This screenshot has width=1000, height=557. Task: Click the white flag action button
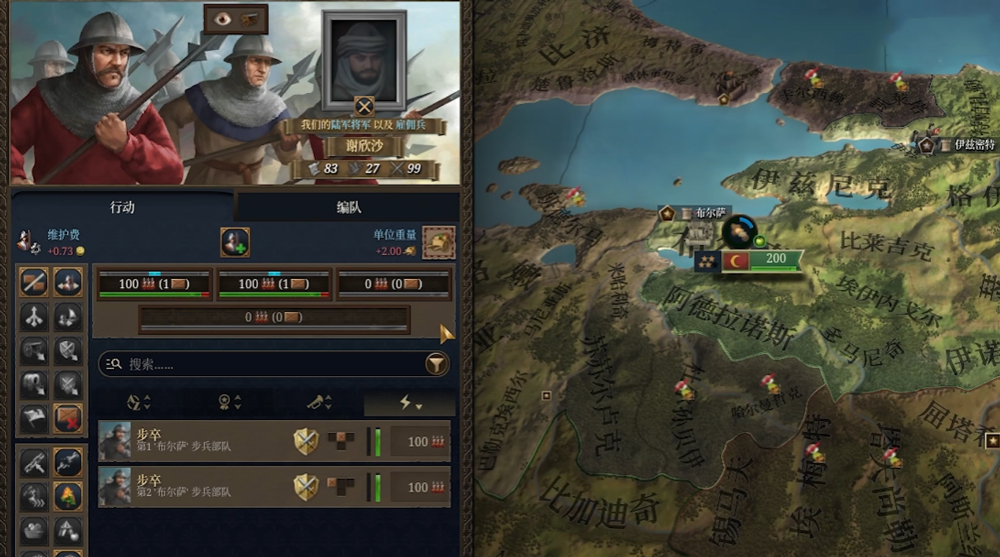[35, 419]
